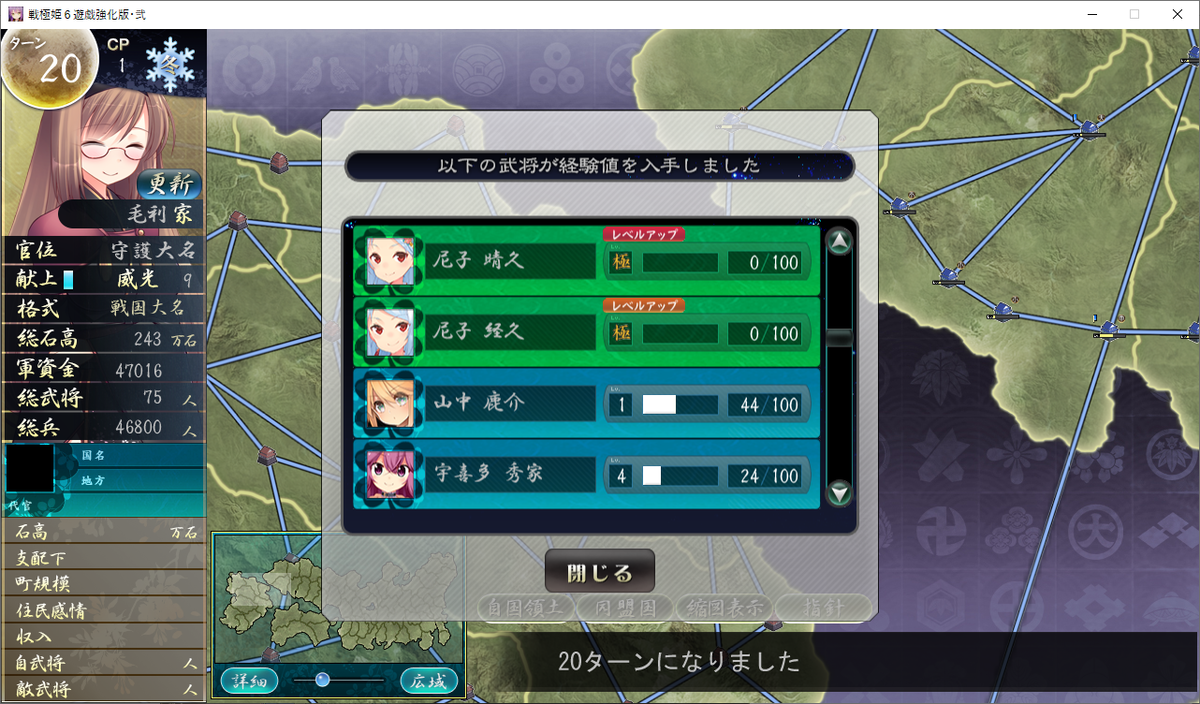1200x704 pixels.
Task: Switch the minimap to 広域 view
Action: point(429,681)
